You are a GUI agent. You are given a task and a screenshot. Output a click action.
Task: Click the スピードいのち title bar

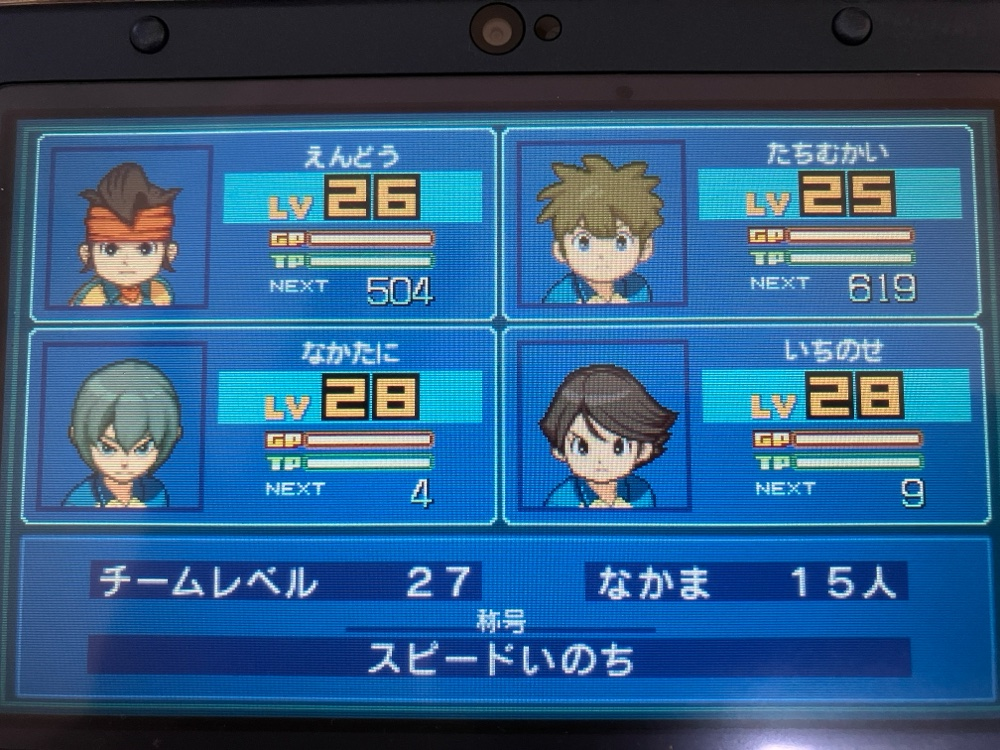(500, 659)
